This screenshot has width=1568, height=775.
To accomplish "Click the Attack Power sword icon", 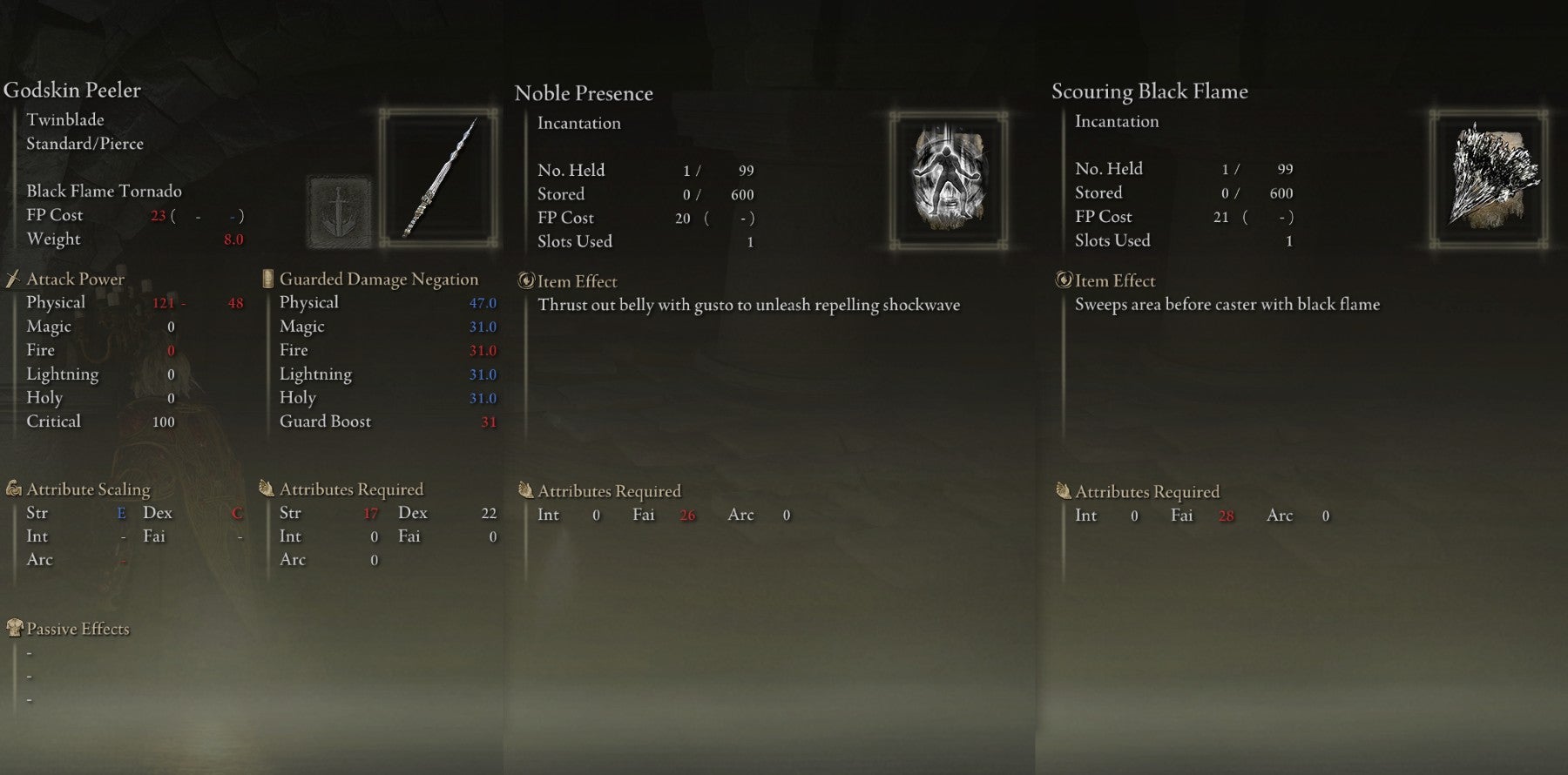I will point(12,279).
